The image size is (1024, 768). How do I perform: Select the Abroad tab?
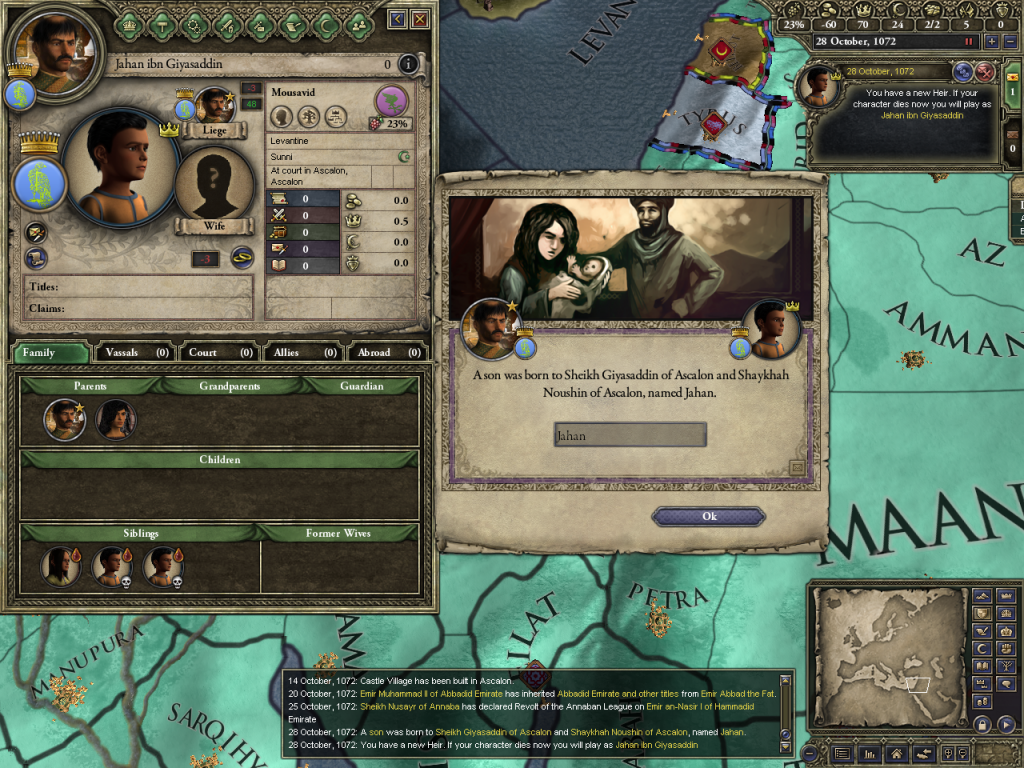click(387, 352)
